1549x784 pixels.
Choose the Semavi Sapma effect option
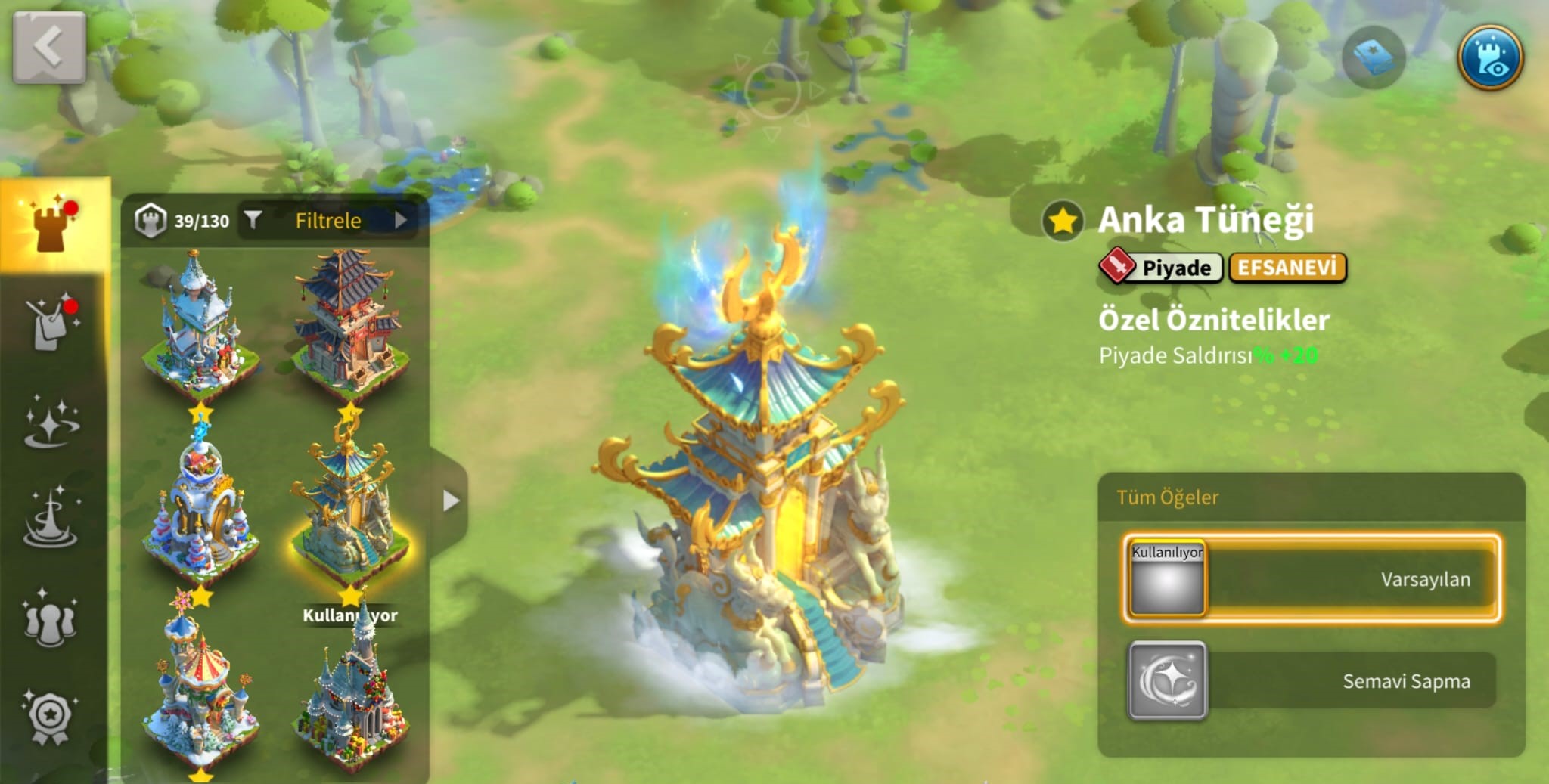point(1312,680)
